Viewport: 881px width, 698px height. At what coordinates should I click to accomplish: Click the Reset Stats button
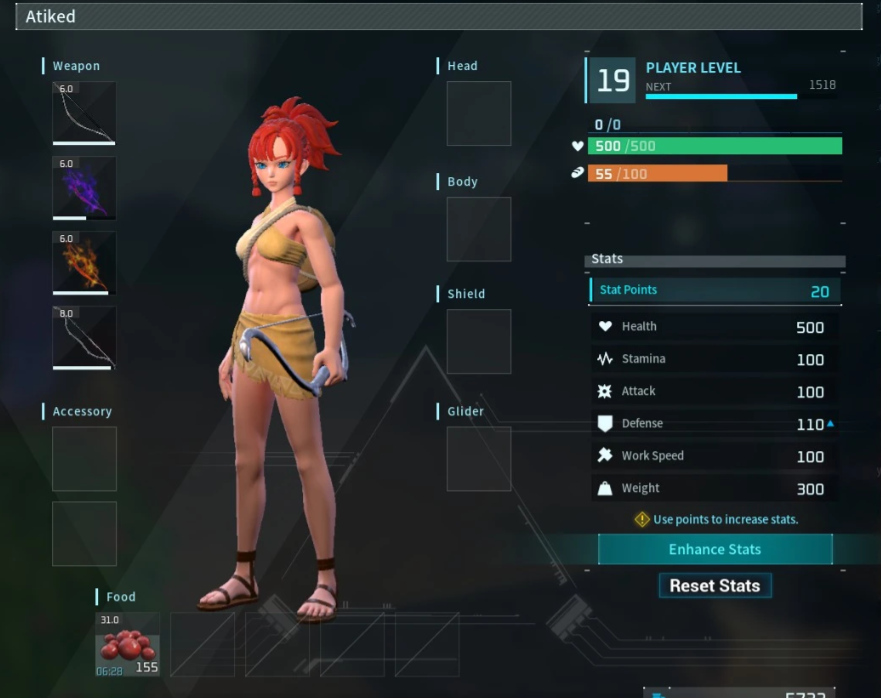[x=715, y=586]
